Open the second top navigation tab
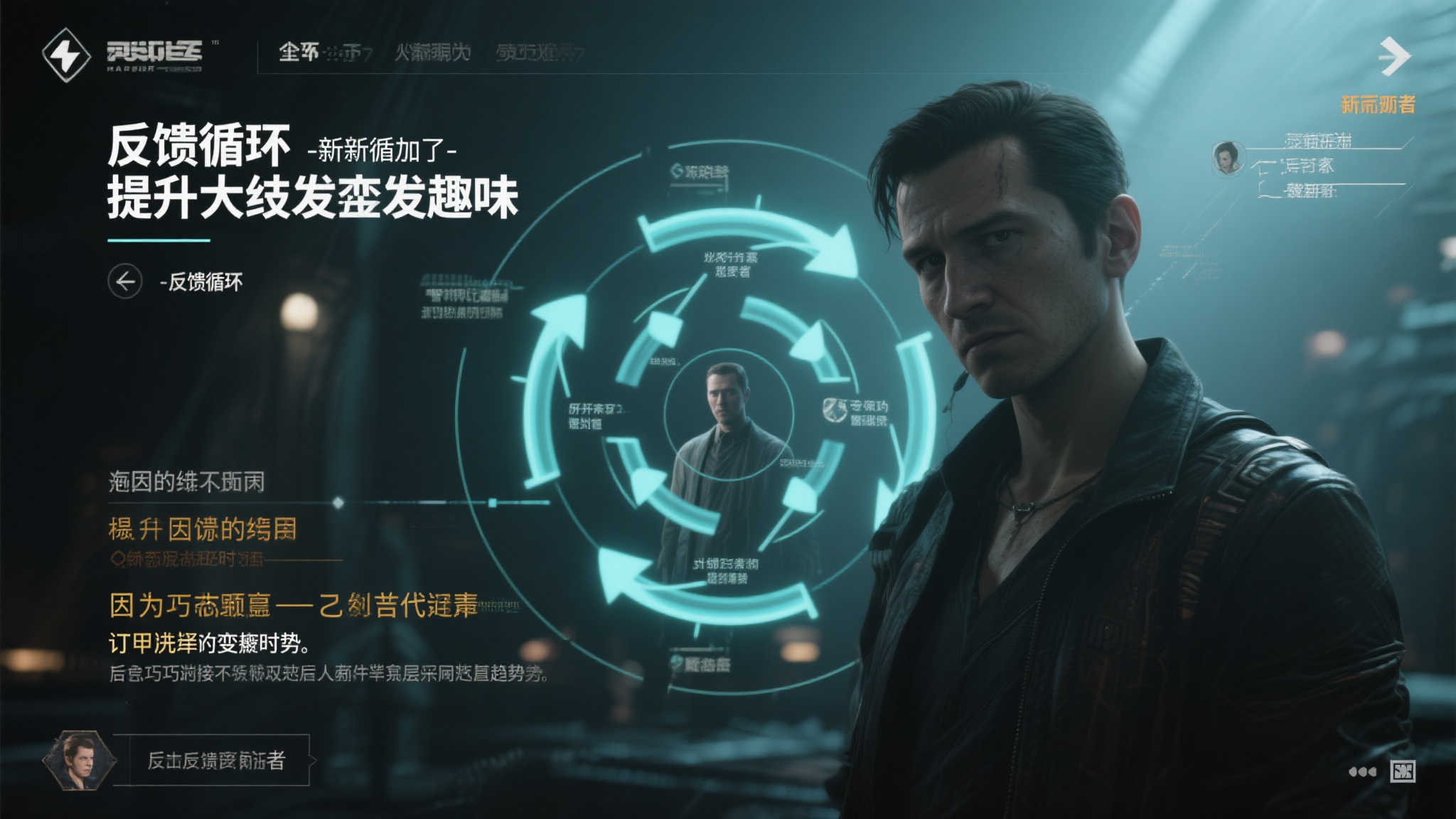 click(x=432, y=52)
